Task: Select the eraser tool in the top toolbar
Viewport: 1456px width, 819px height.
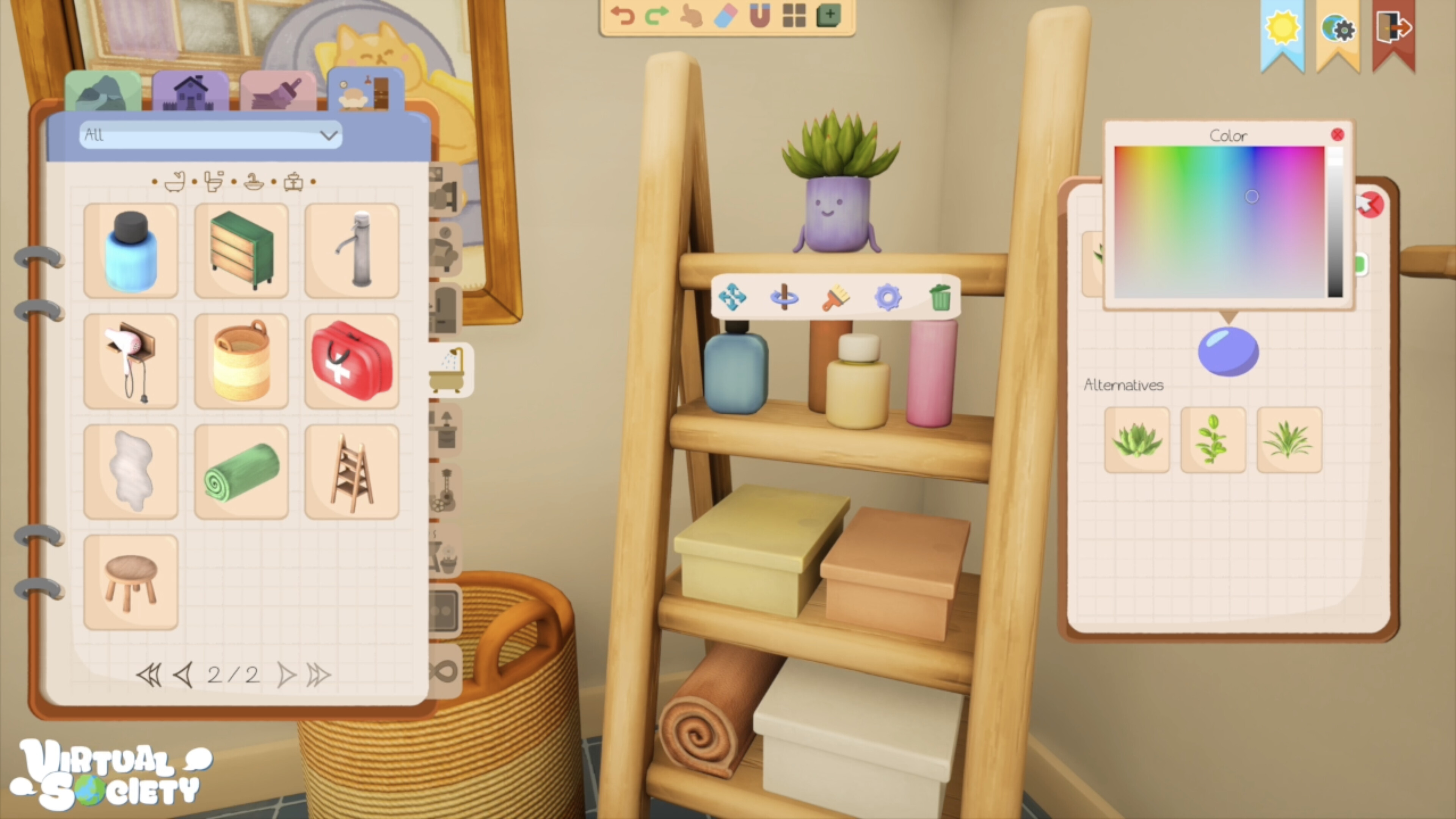Action: tap(726, 15)
